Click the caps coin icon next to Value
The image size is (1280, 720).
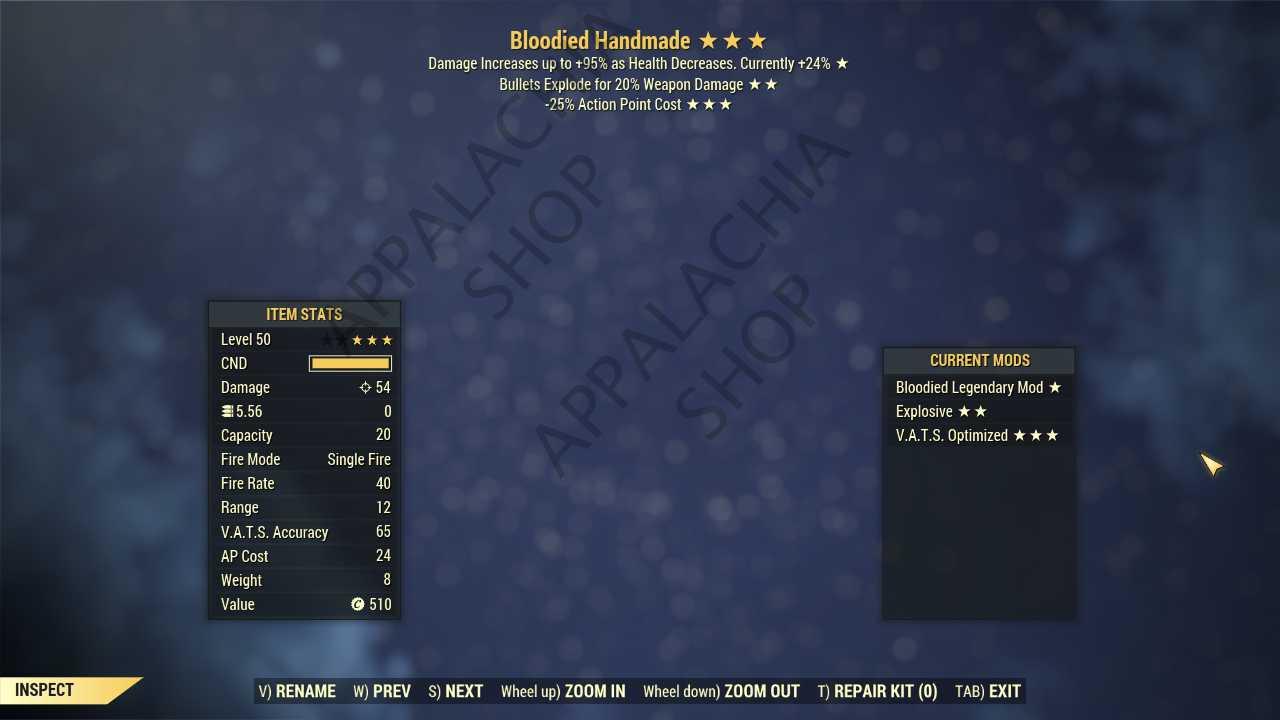(357, 604)
